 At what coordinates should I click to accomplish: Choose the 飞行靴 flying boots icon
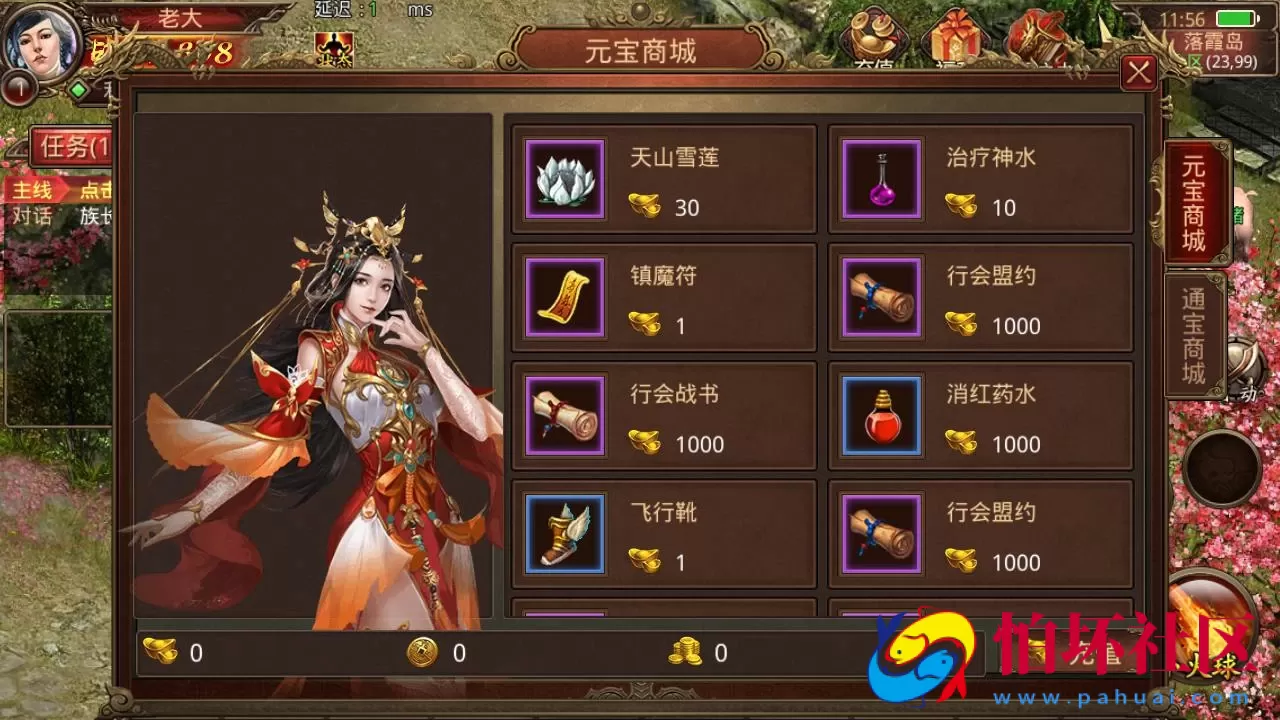tap(564, 535)
